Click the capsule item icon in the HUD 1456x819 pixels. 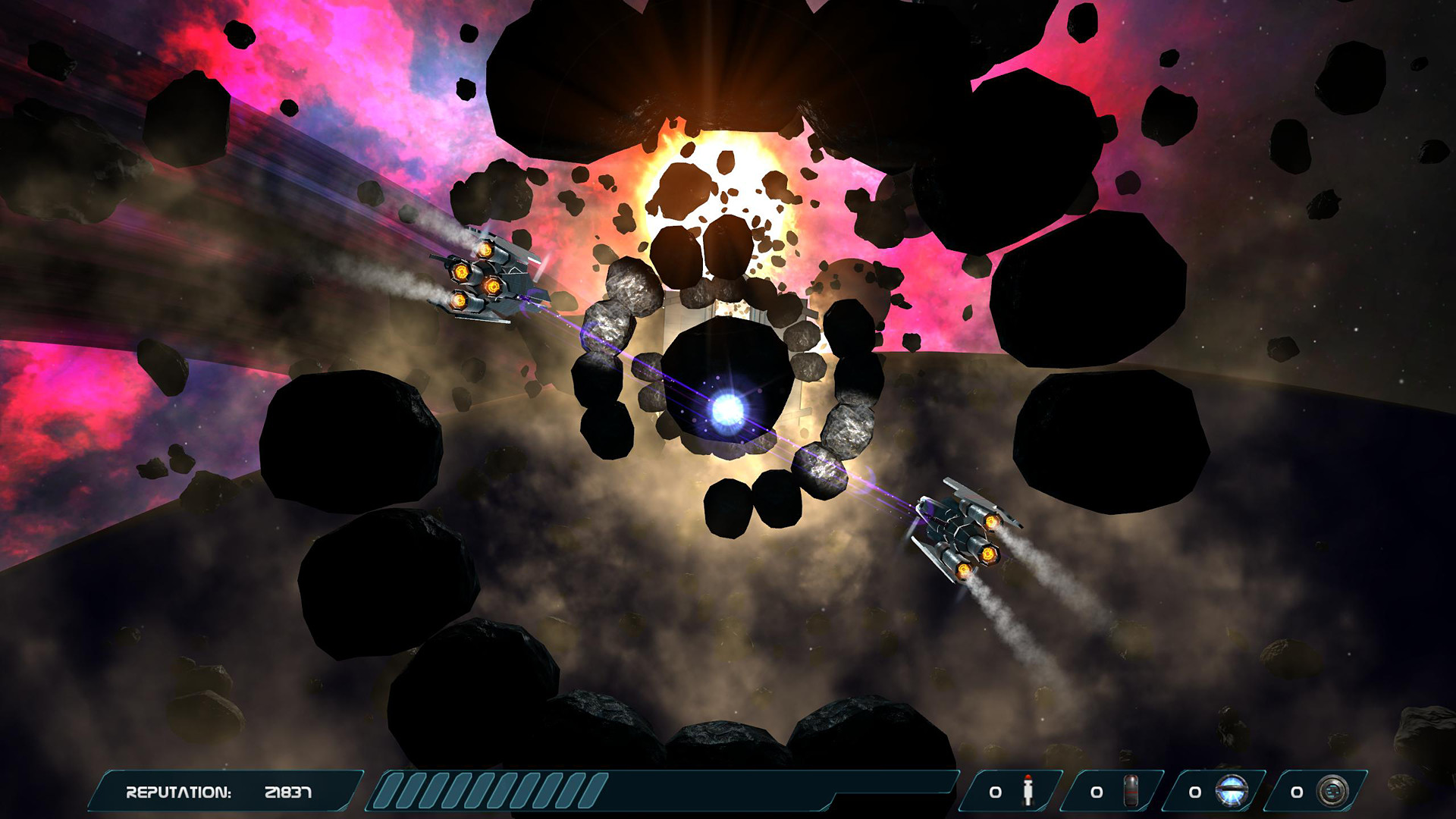tap(1131, 790)
